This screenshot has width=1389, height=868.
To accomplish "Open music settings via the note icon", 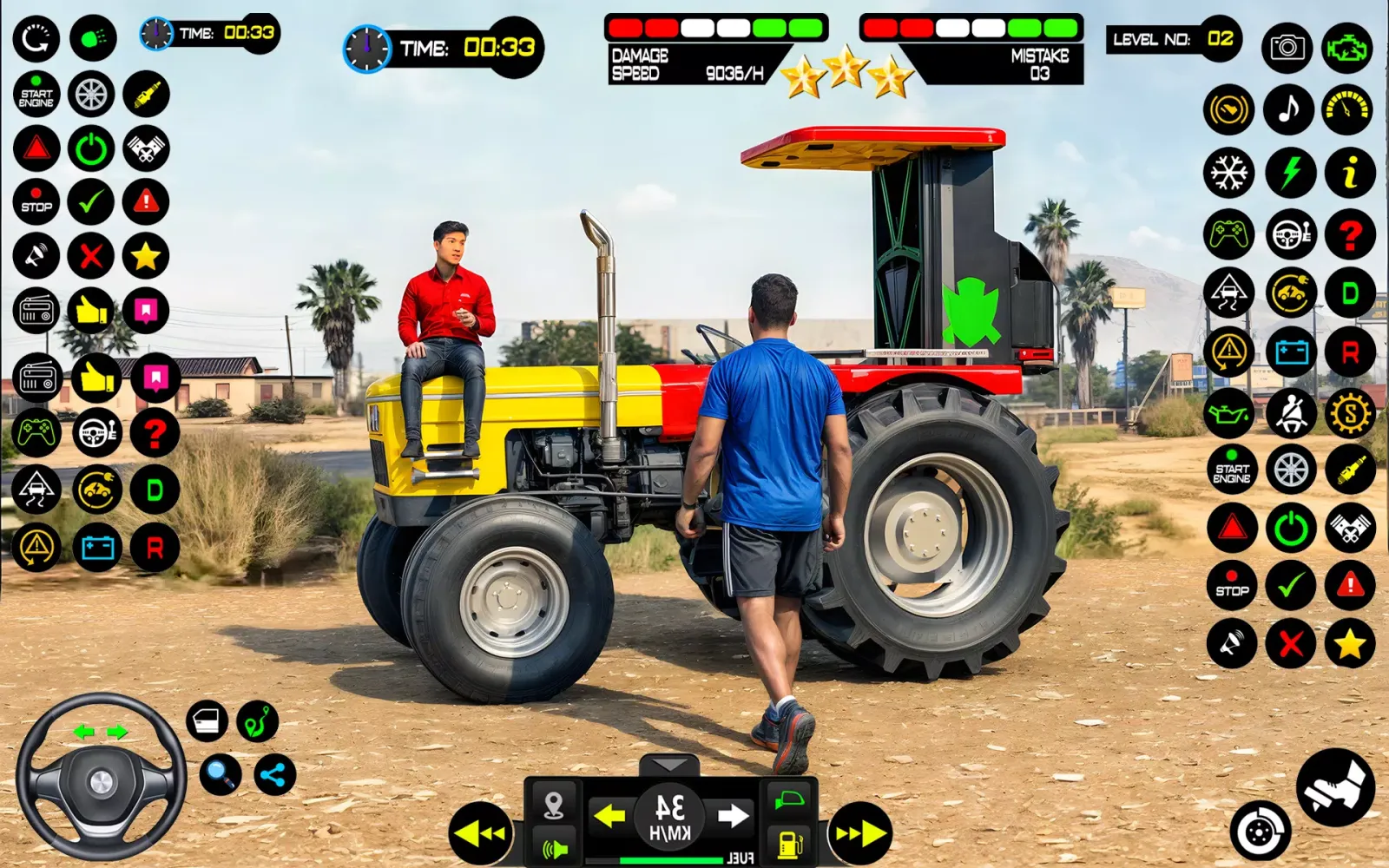I will 1288,110.
